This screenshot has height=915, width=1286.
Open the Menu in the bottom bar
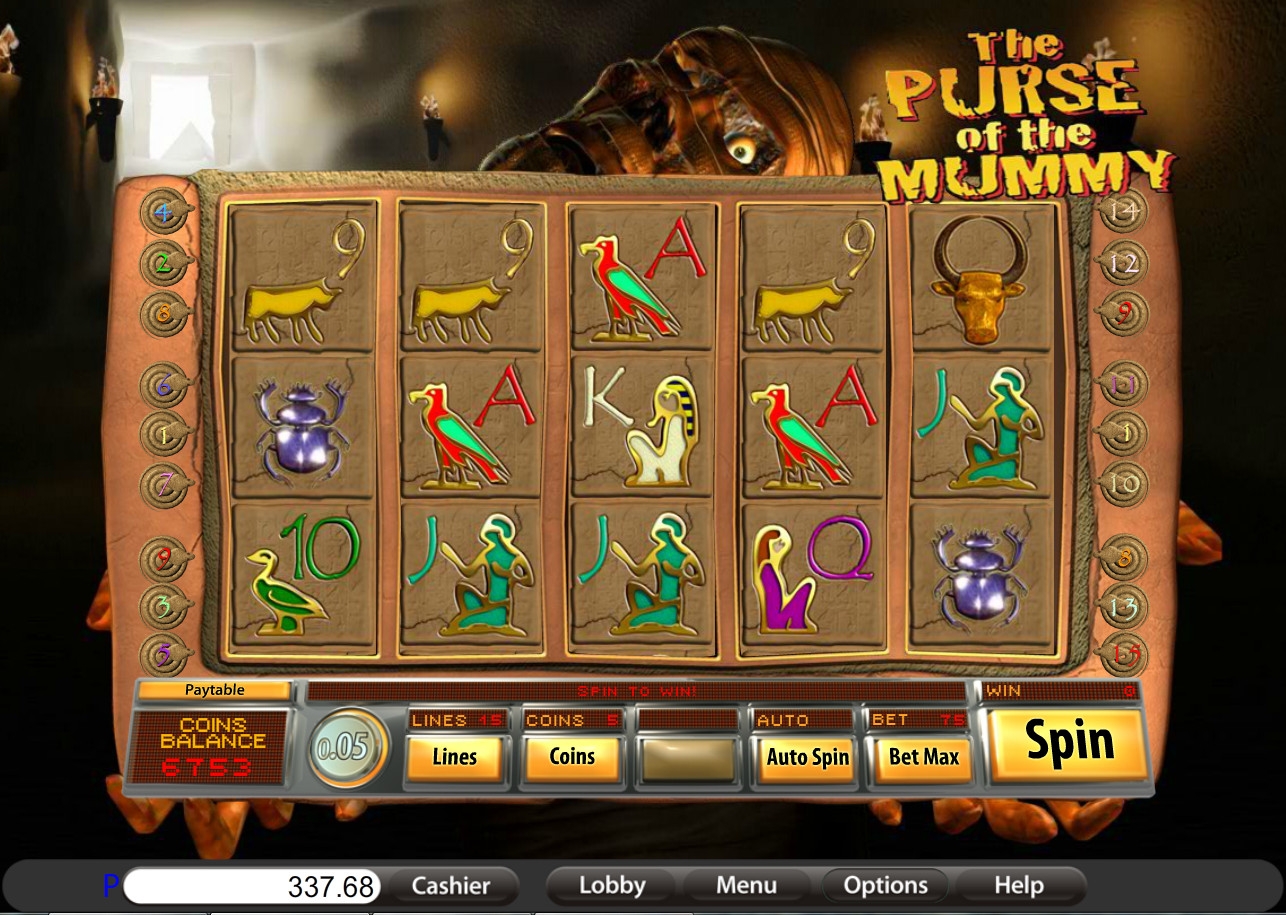(746, 885)
